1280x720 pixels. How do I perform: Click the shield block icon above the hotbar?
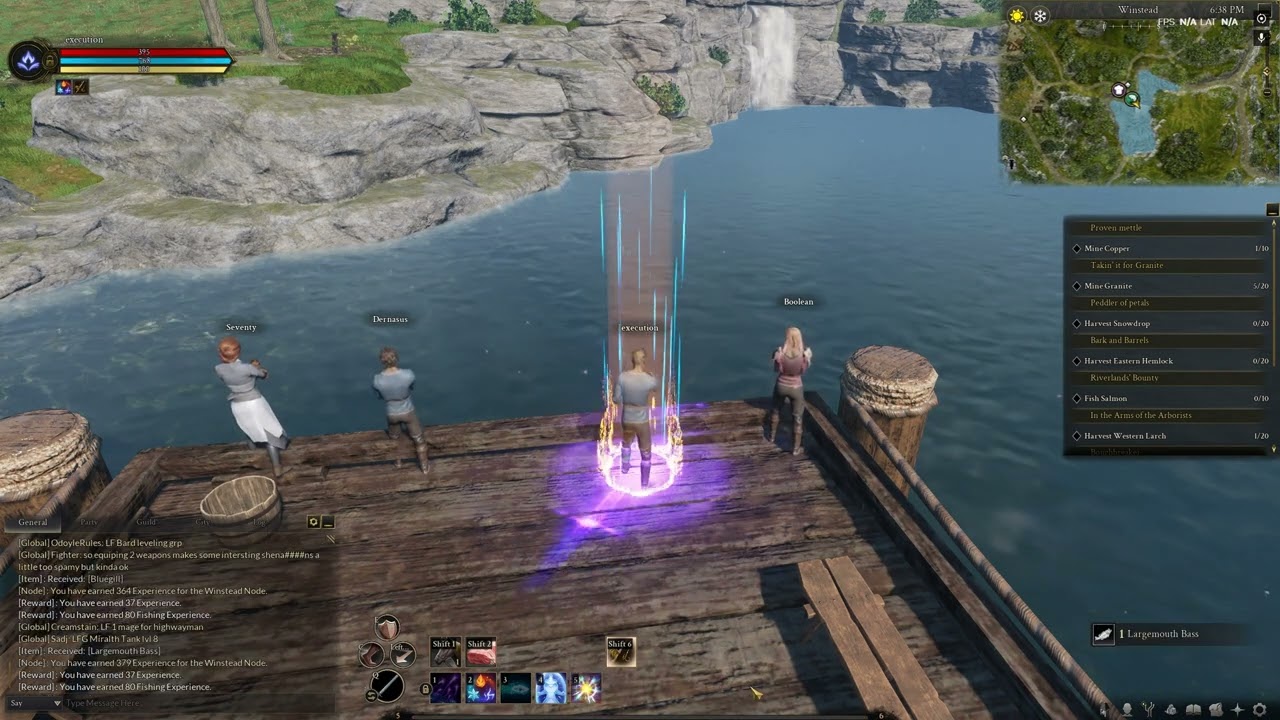pos(385,628)
